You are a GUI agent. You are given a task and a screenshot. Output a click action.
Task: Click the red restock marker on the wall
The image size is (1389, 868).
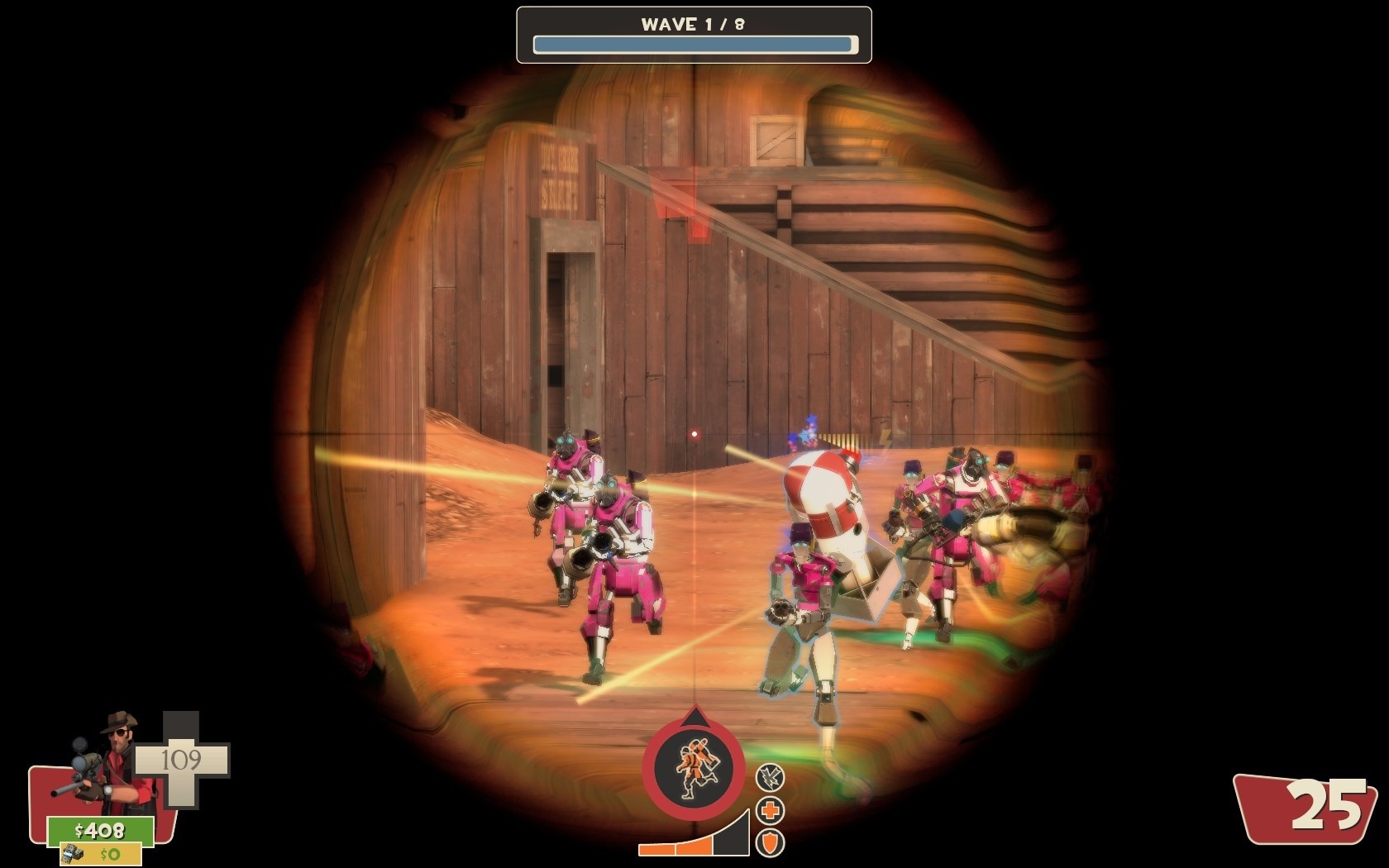683,217
